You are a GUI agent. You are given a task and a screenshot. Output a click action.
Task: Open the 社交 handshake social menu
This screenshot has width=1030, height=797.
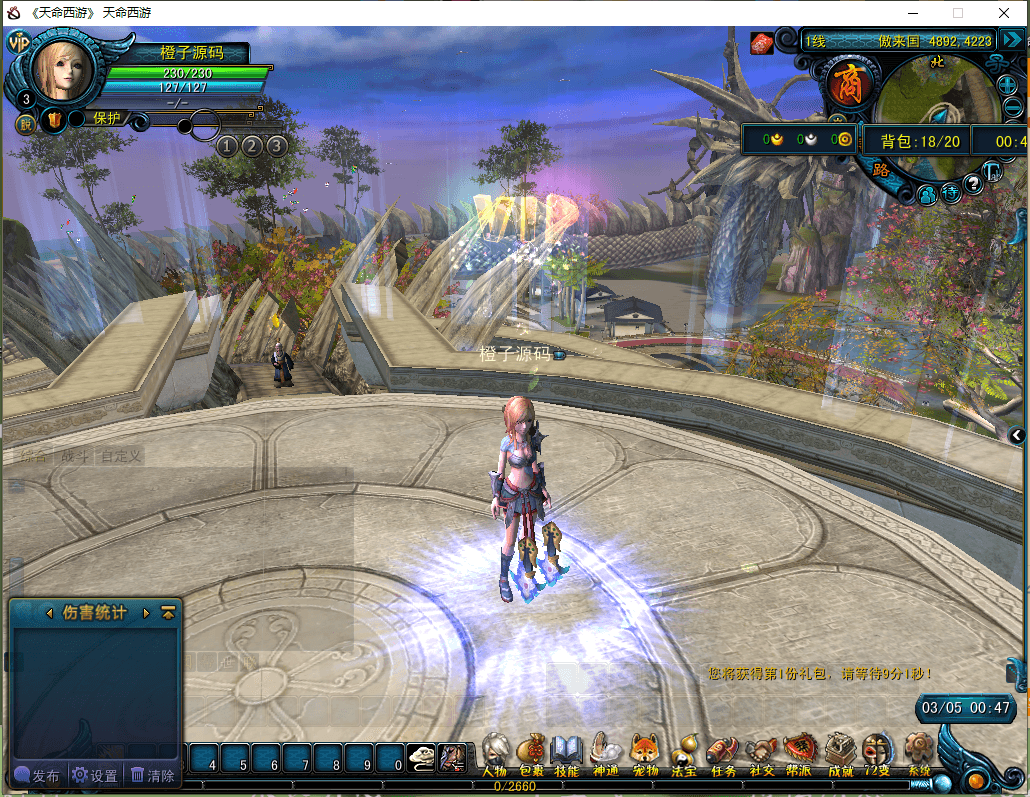coord(761,752)
